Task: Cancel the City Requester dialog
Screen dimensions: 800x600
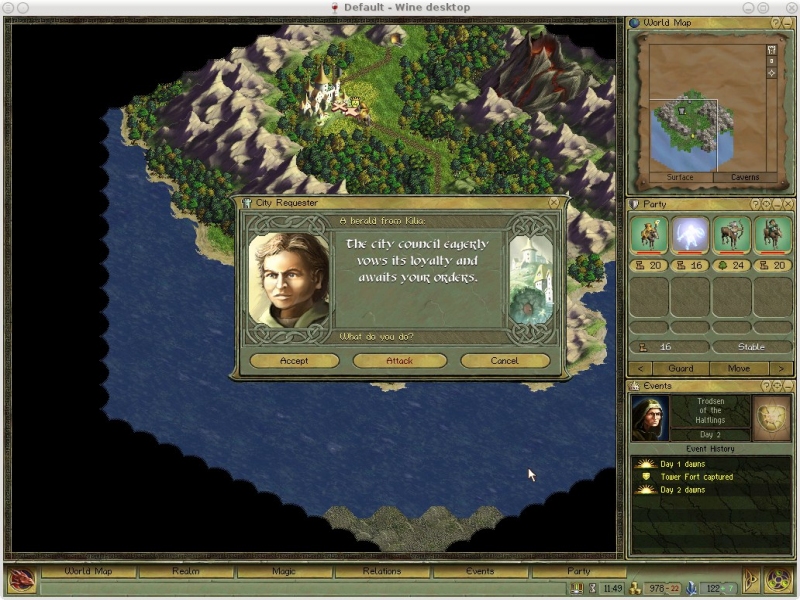Action: (x=504, y=361)
